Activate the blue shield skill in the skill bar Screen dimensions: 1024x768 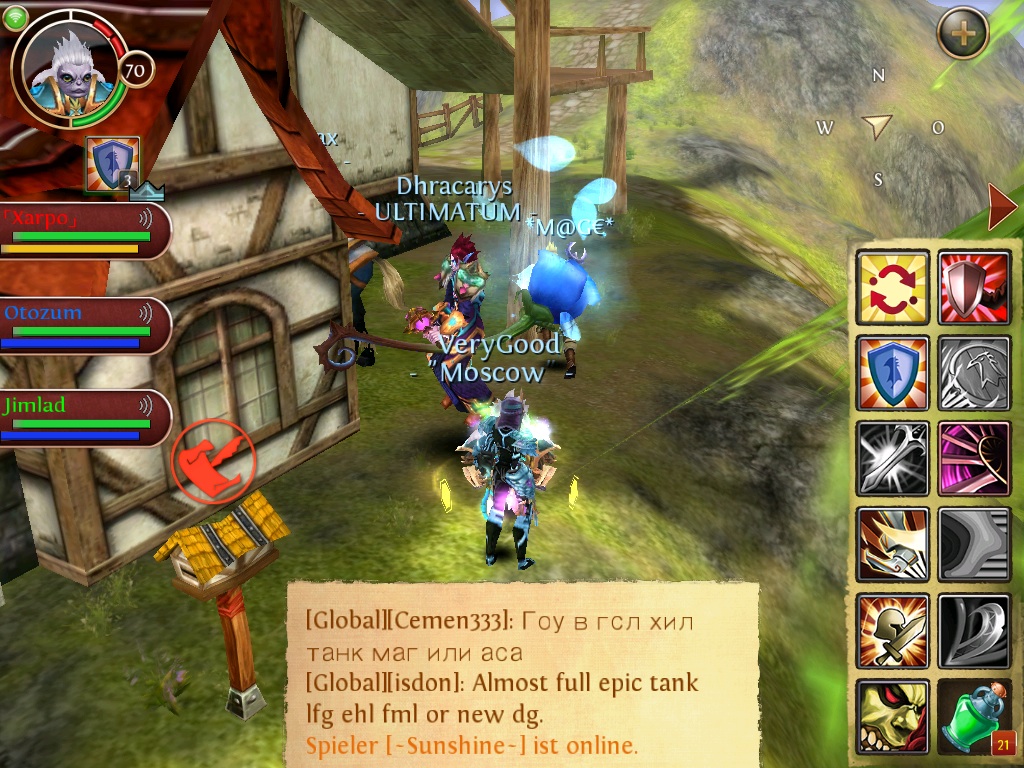[x=893, y=373]
